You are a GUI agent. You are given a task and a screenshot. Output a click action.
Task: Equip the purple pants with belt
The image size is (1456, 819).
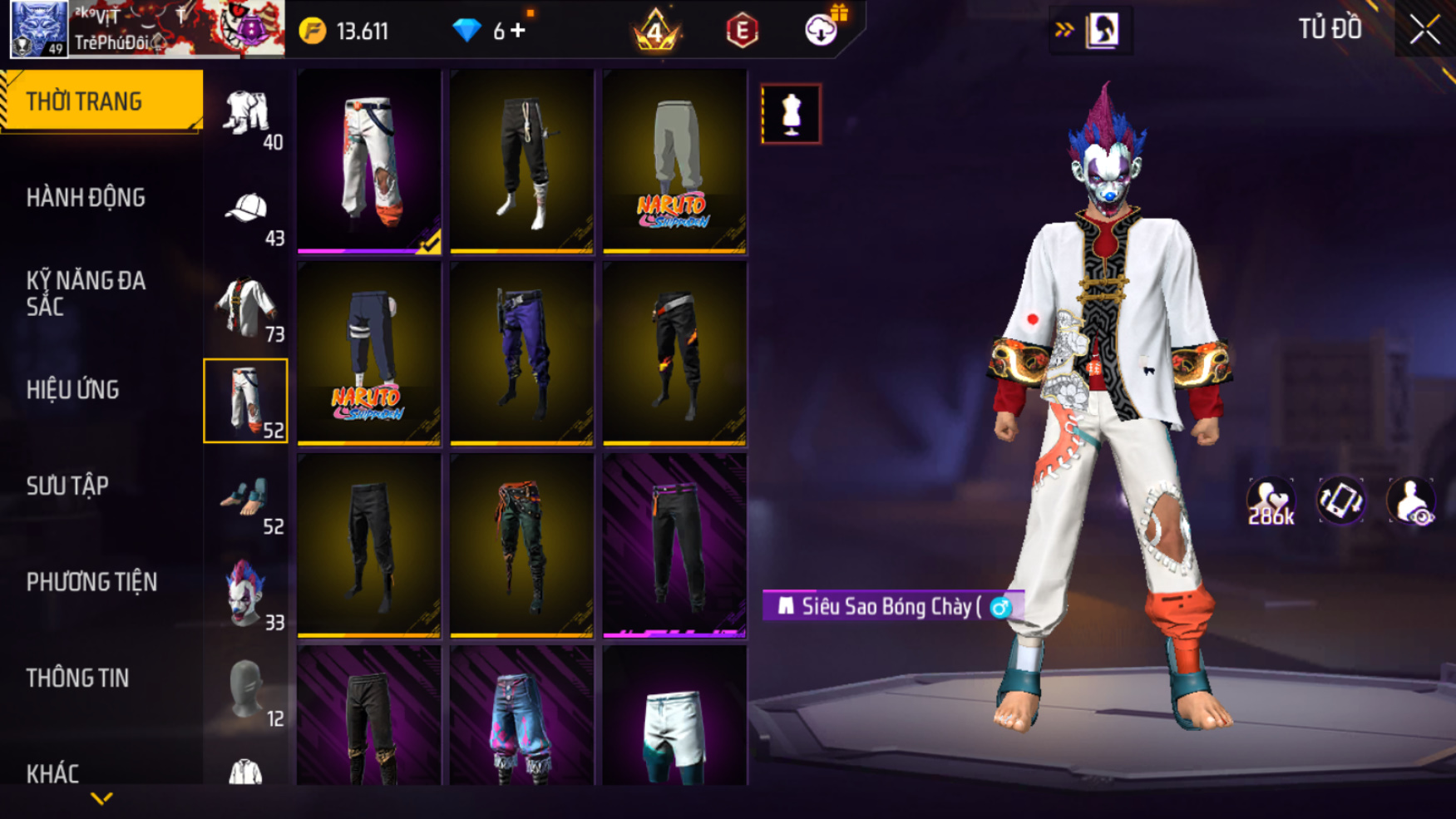tap(521, 353)
